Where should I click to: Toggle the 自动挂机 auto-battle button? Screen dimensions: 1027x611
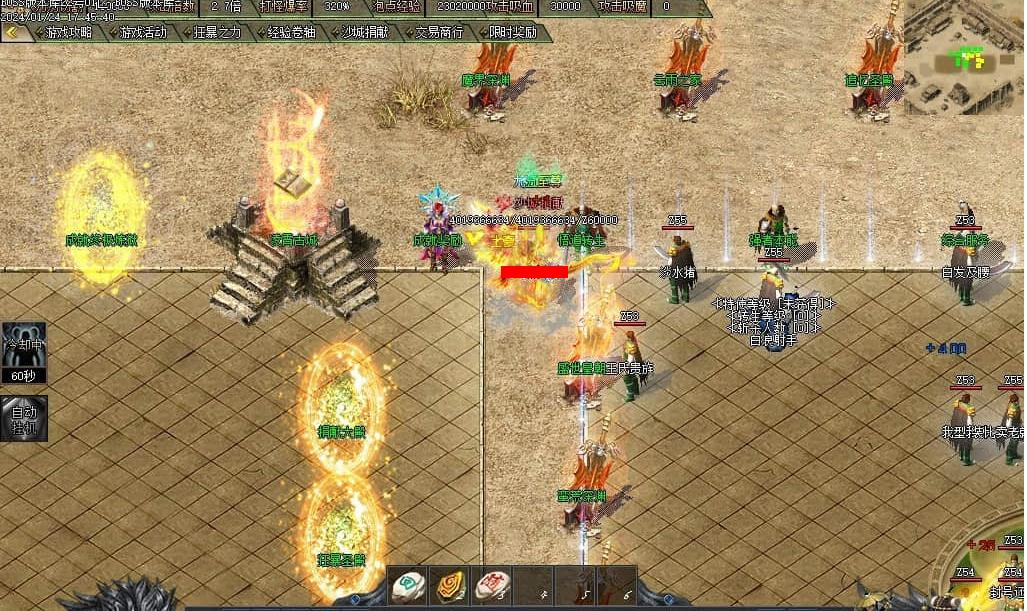[x=23, y=419]
